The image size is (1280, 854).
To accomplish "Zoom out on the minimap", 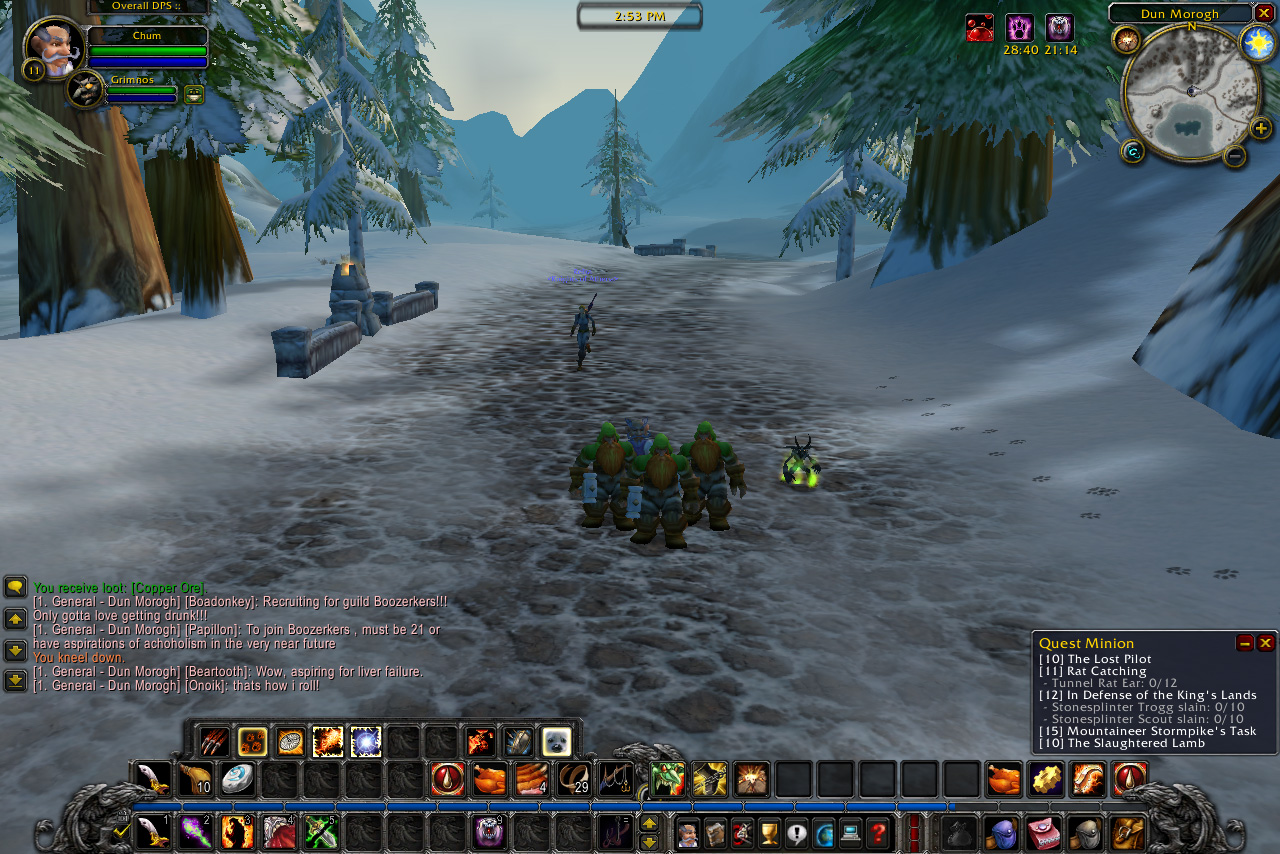I will 1235,155.
